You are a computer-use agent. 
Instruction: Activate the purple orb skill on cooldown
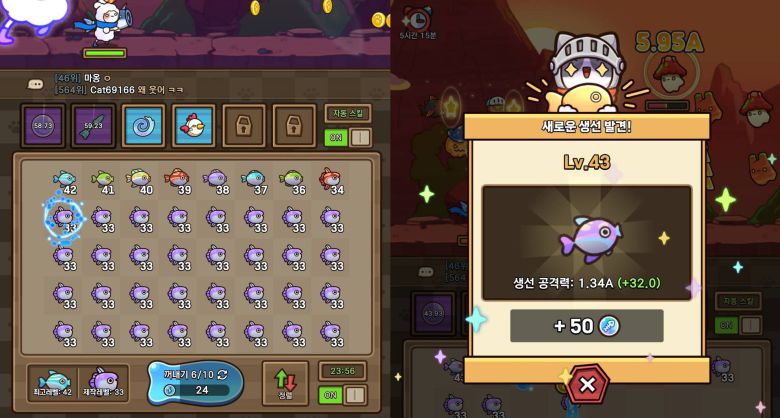pos(43,125)
